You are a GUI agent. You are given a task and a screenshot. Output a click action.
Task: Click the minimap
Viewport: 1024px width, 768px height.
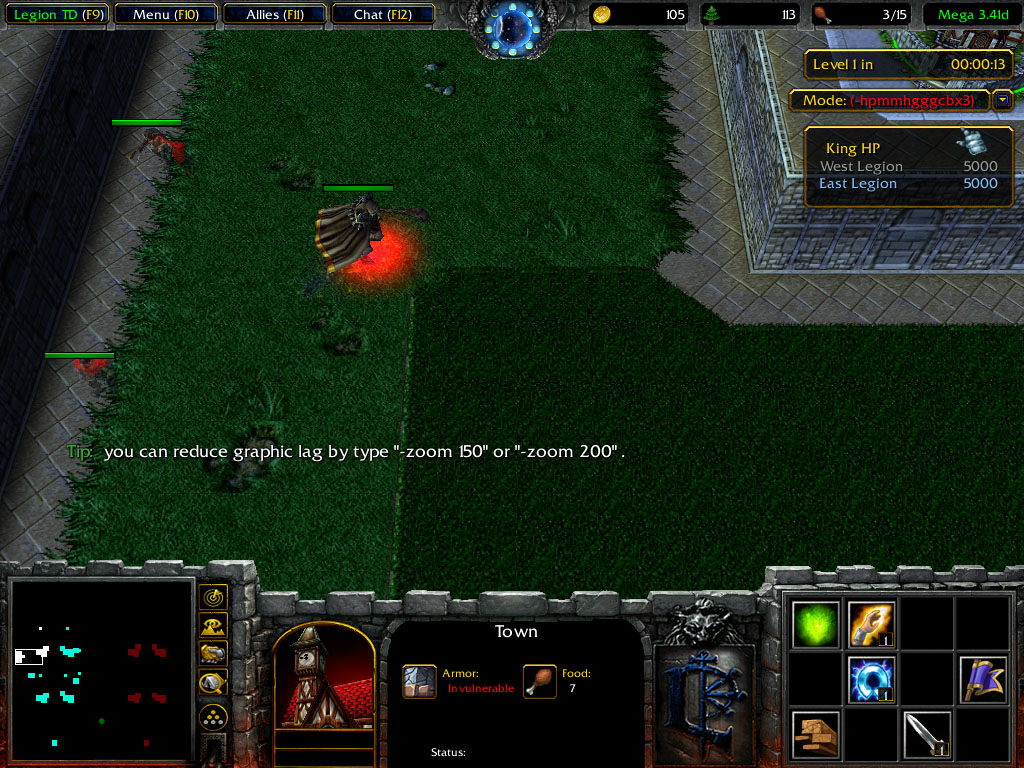point(100,670)
